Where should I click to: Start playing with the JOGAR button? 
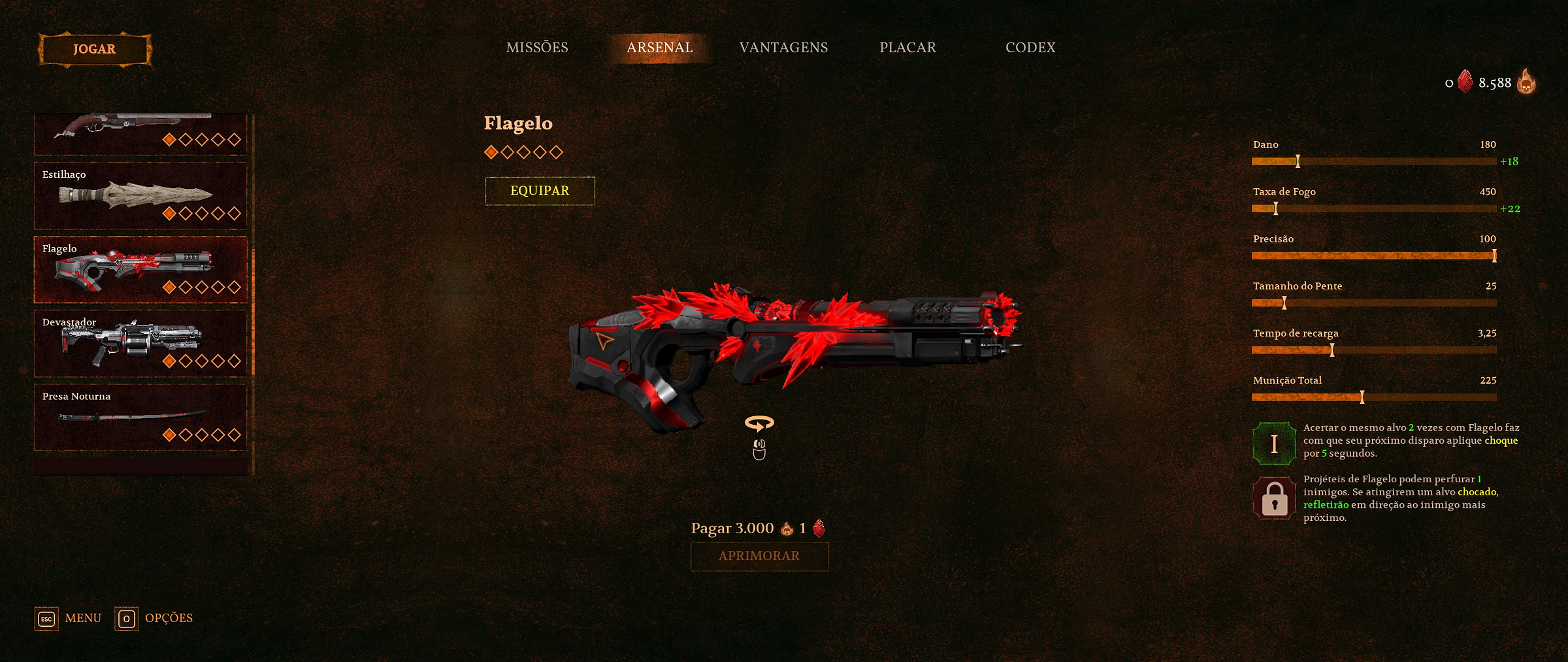tap(95, 50)
